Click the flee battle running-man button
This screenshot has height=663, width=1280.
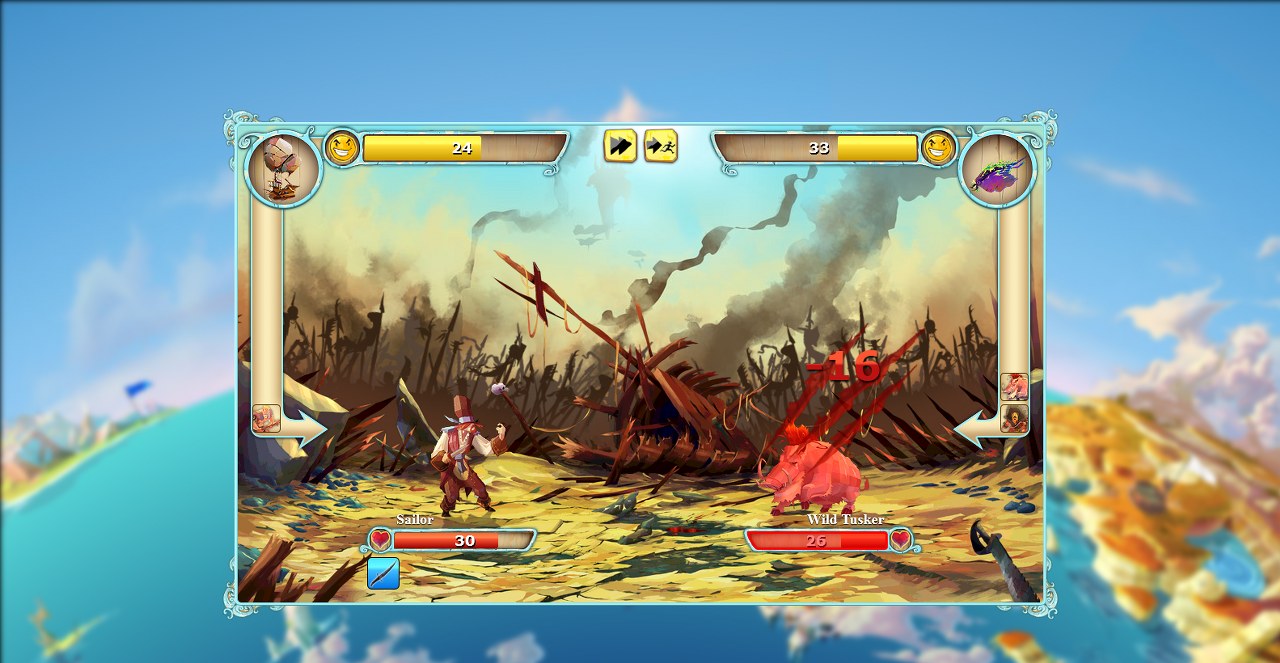pos(660,146)
